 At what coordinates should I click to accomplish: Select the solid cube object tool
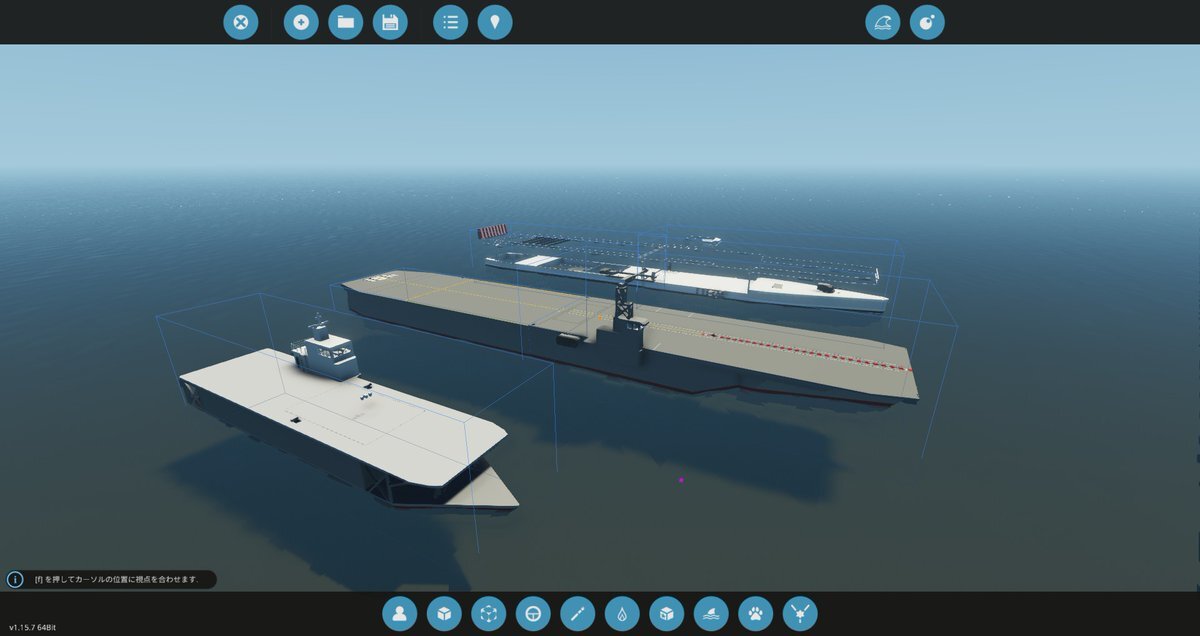444,613
